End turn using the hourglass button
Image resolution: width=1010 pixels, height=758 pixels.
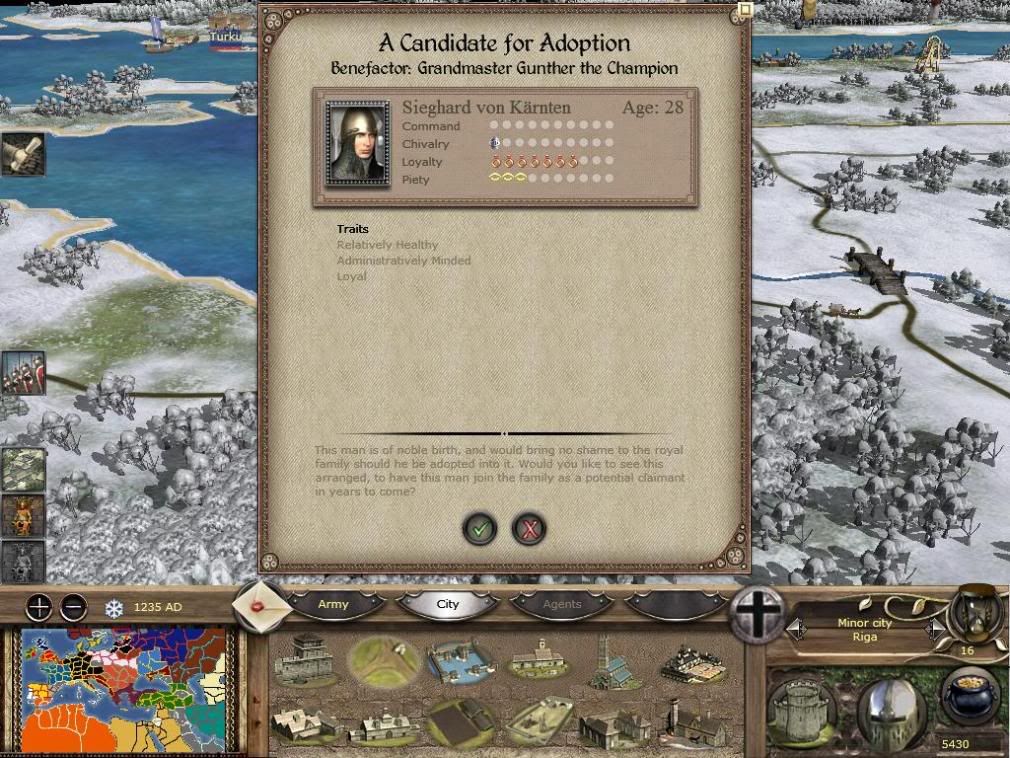975,612
